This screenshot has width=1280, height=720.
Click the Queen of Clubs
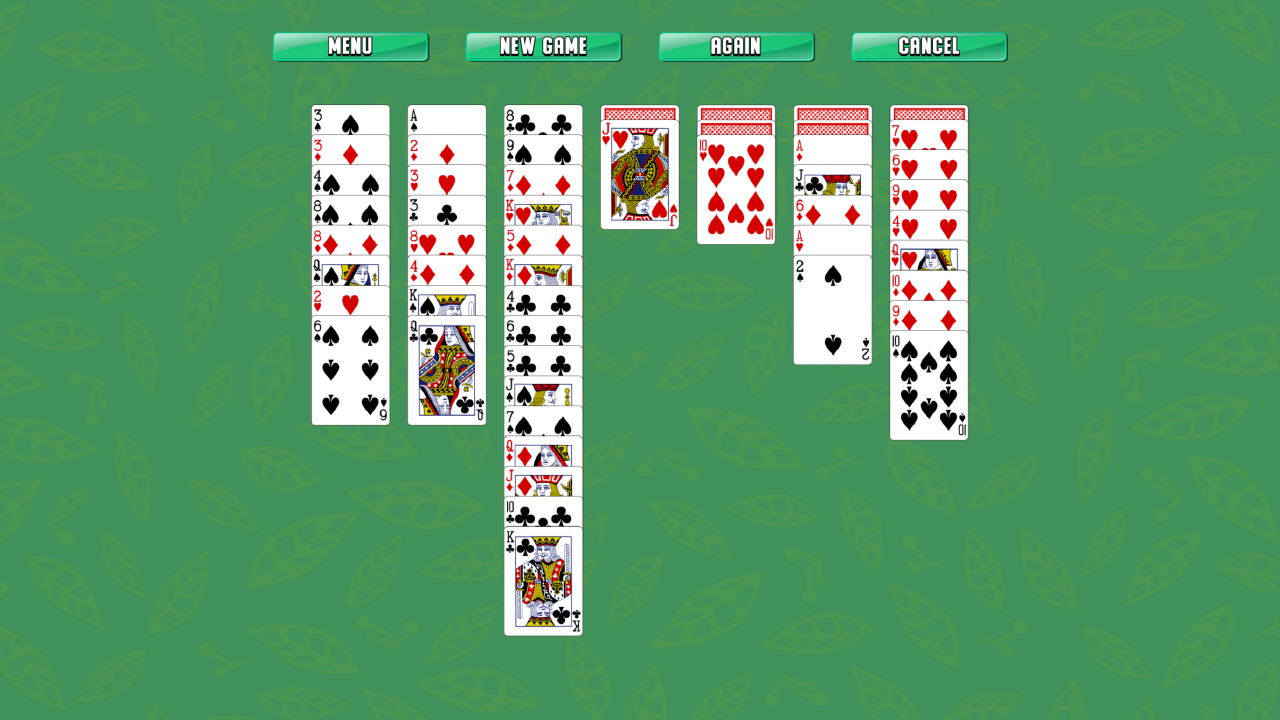pos(446,370)
